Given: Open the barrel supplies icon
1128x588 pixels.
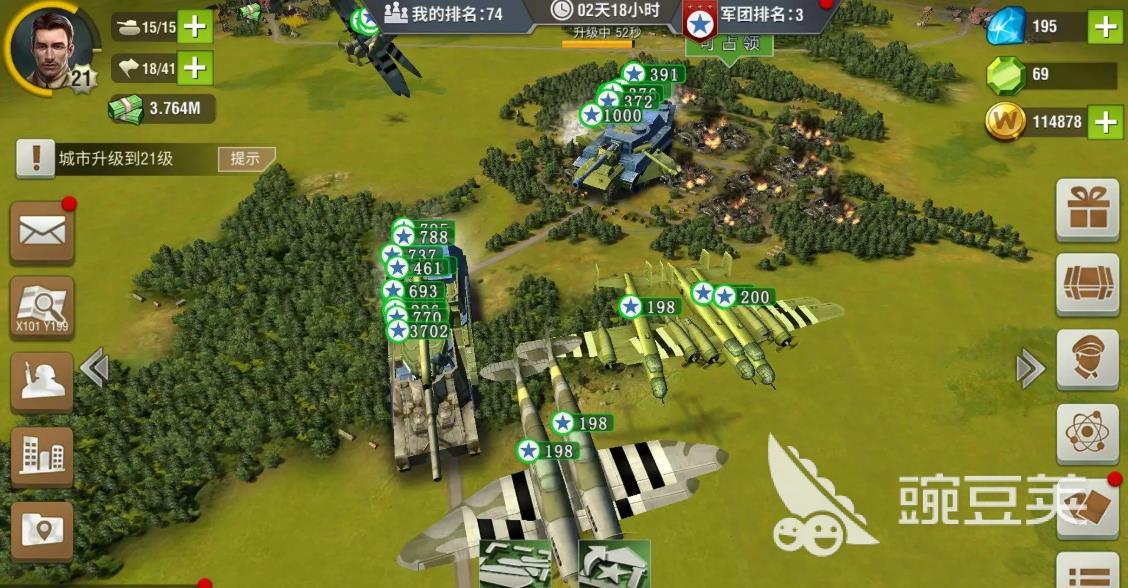Looking at the screenshot, I should (x=1087, y=283).
